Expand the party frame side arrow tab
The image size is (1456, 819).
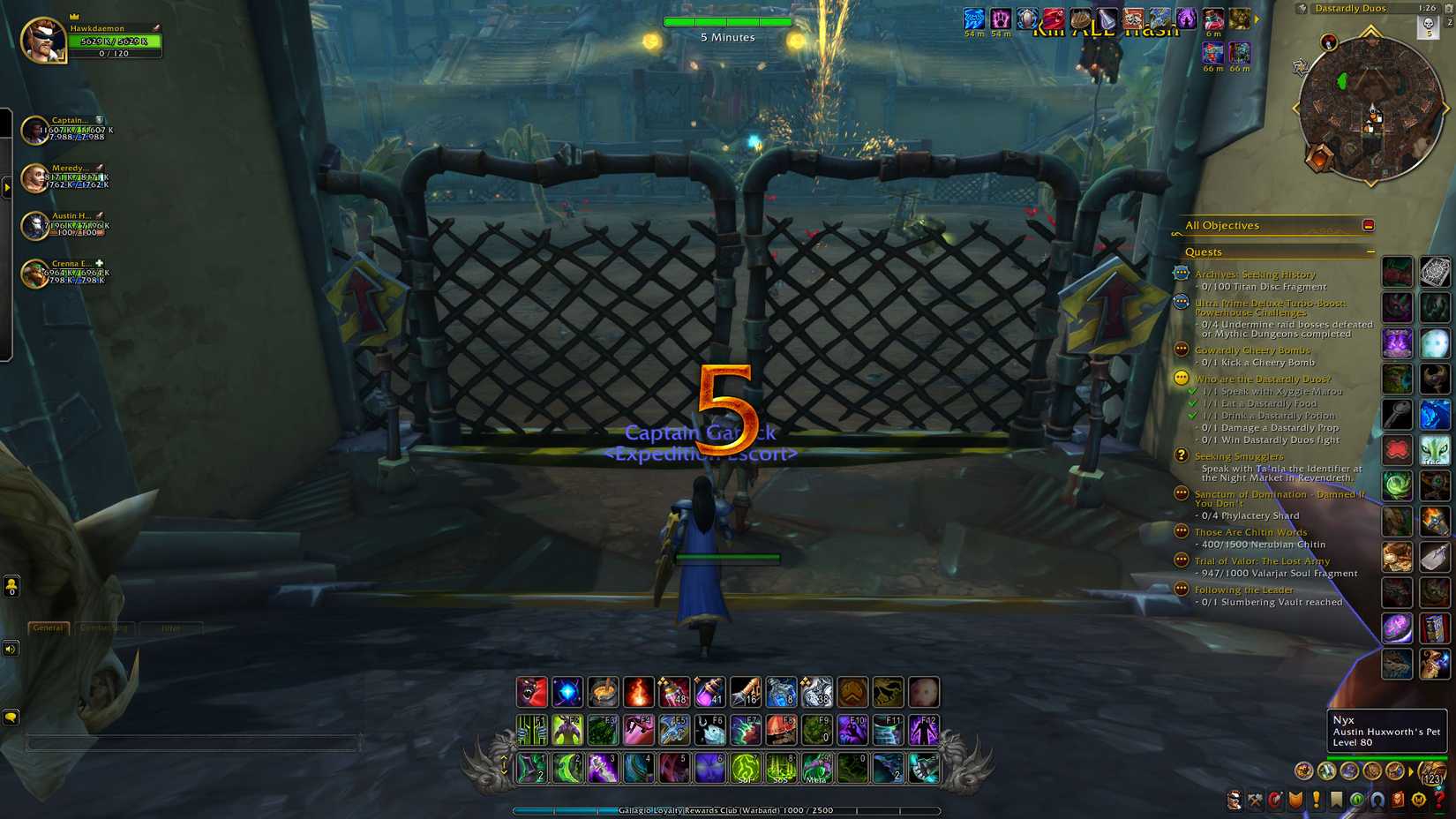7,185
